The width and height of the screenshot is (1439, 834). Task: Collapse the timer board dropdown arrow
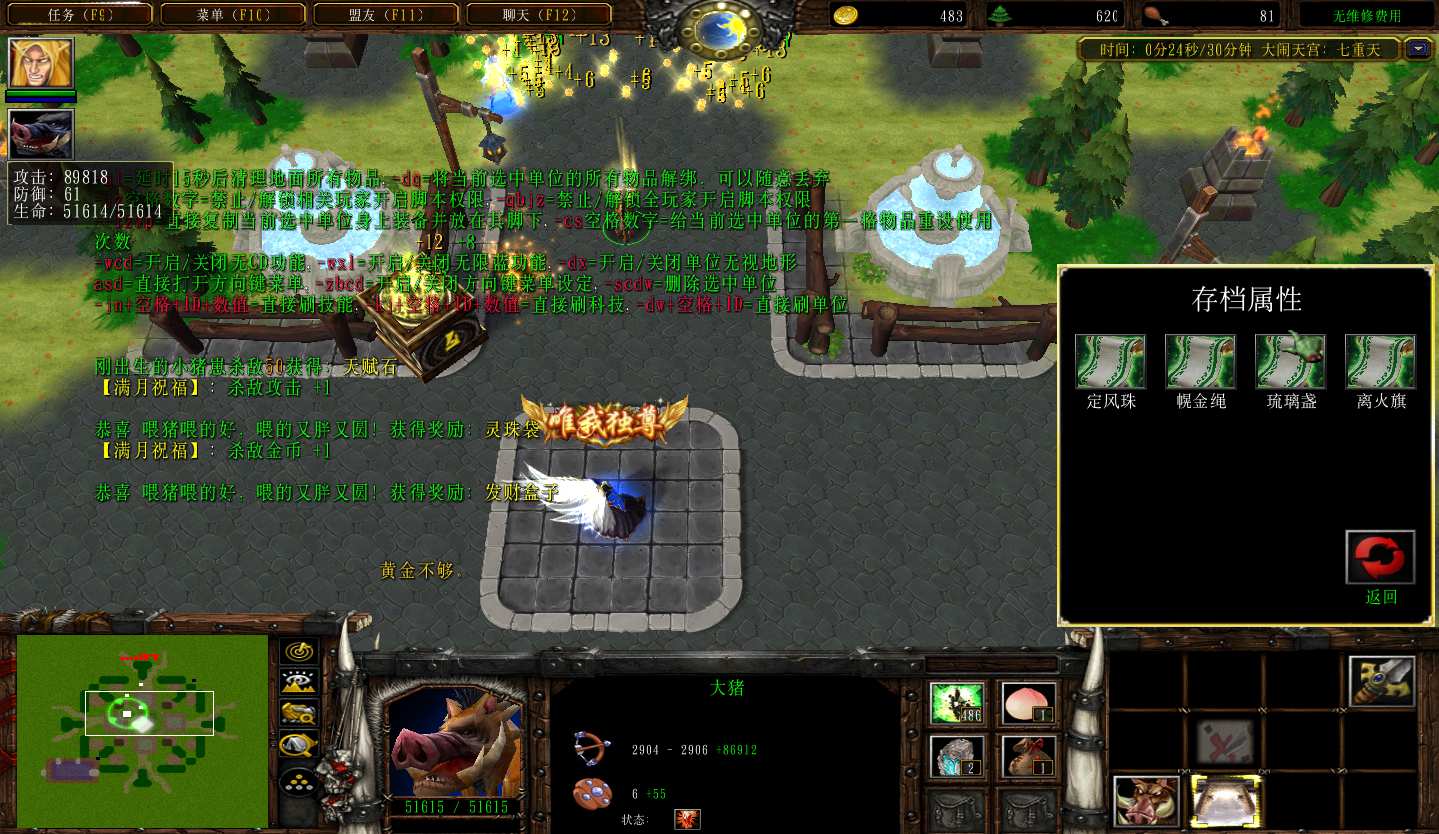click(x=1418, y=48)
